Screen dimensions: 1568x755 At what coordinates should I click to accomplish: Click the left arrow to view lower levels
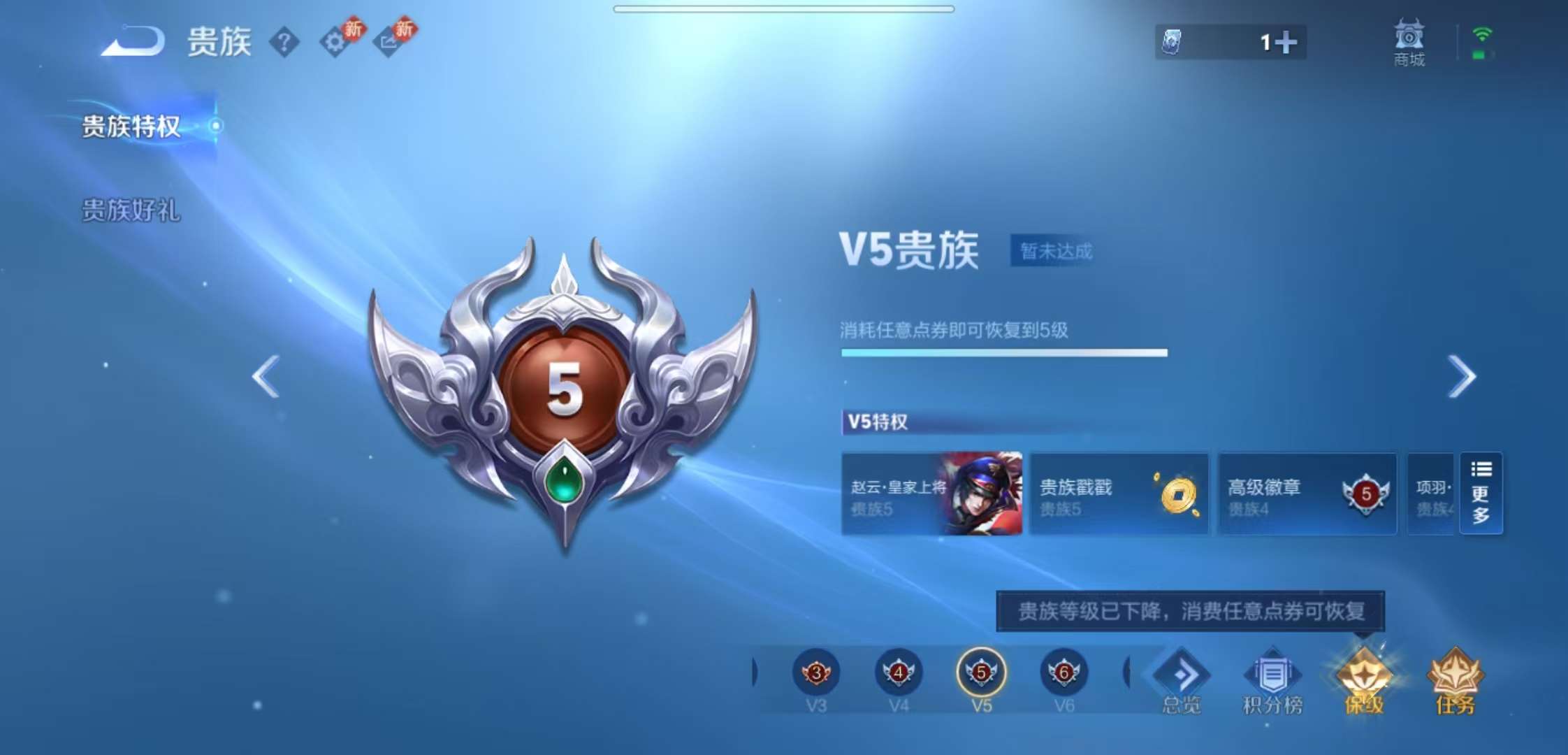point(266,377)
